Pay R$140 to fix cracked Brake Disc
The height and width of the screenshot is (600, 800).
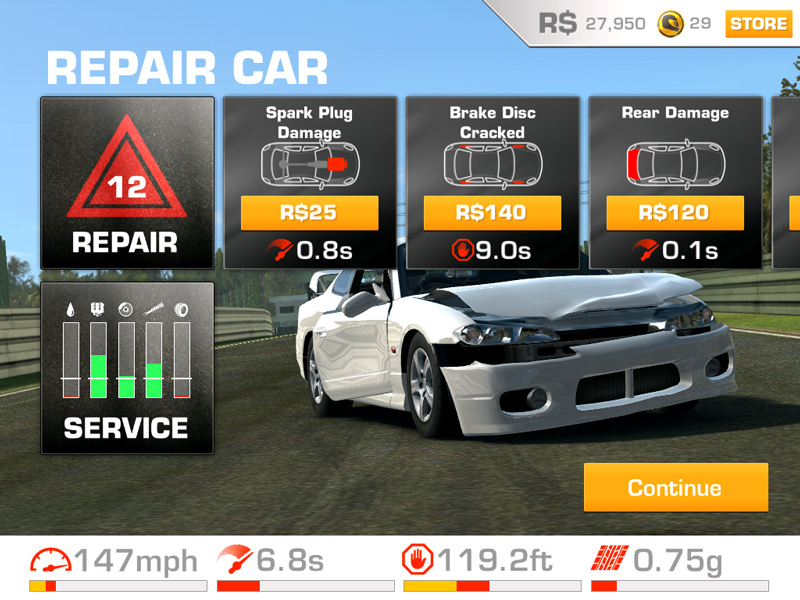point(493,213)
